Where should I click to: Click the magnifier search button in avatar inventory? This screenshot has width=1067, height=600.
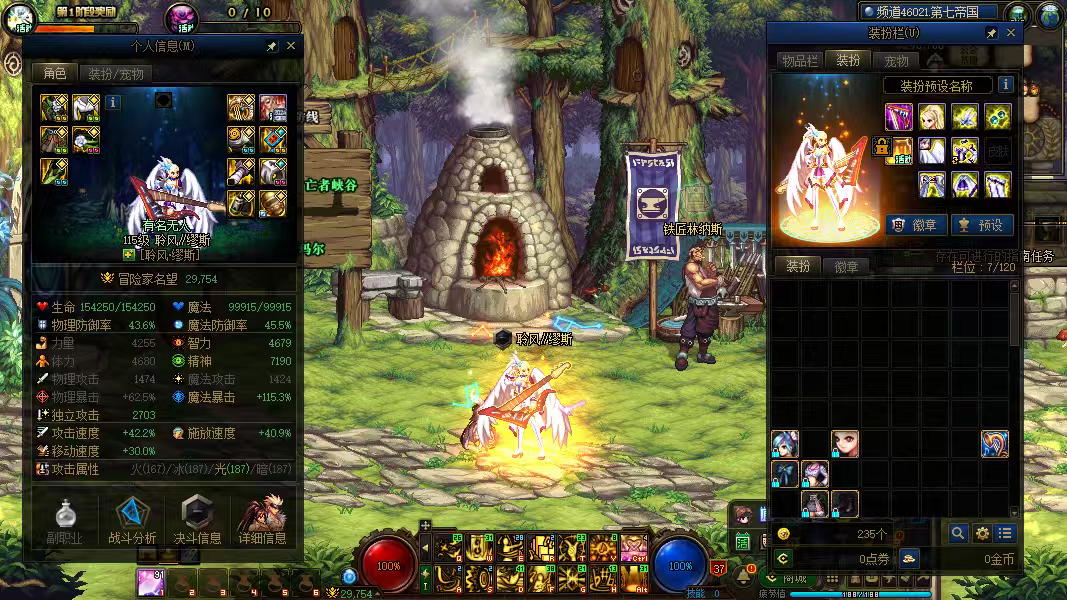click(x=958, y=534)
